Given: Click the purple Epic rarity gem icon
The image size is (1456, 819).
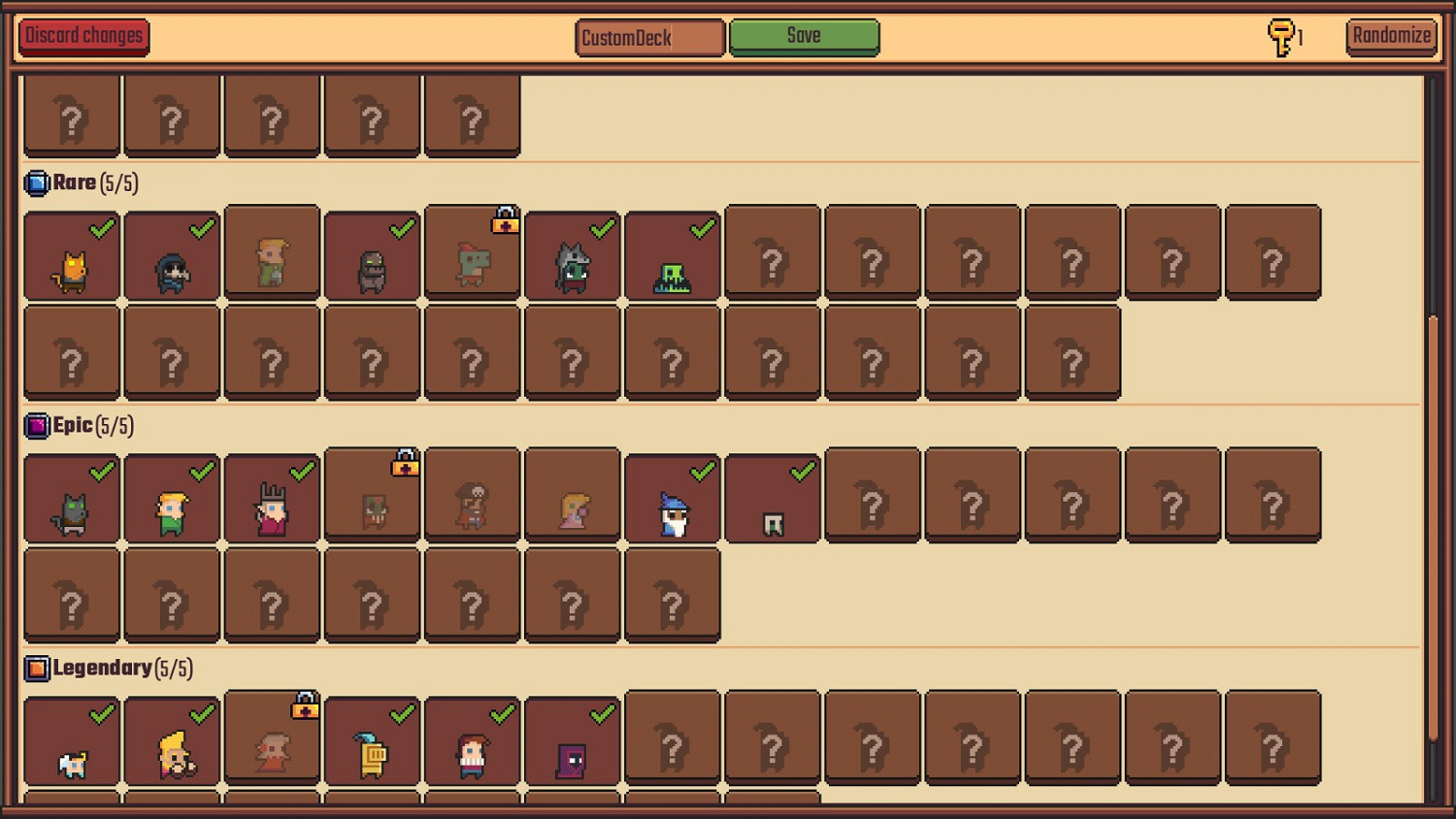Looking at the screenshot, I should pyautogui.click(x=37, y=424).
